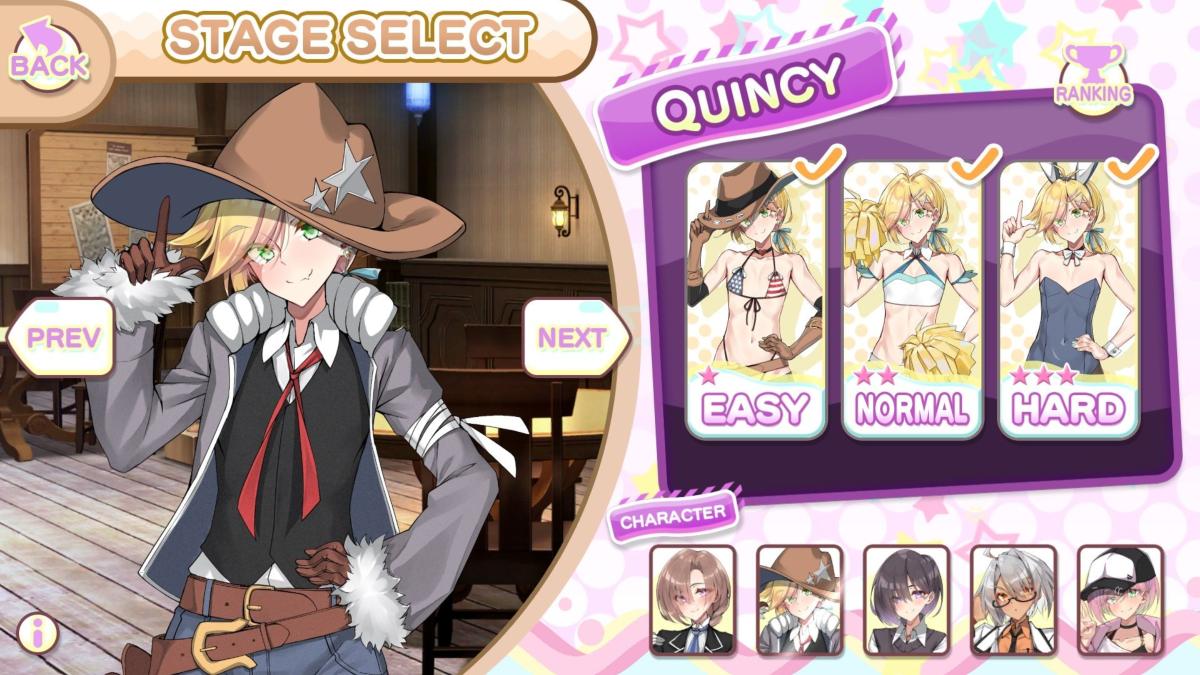The width and height of the screenshot is (1200, 675).
Task: Select the dark purple-haired character portrait
Action: pyautogui.click(x=906, y=598)
